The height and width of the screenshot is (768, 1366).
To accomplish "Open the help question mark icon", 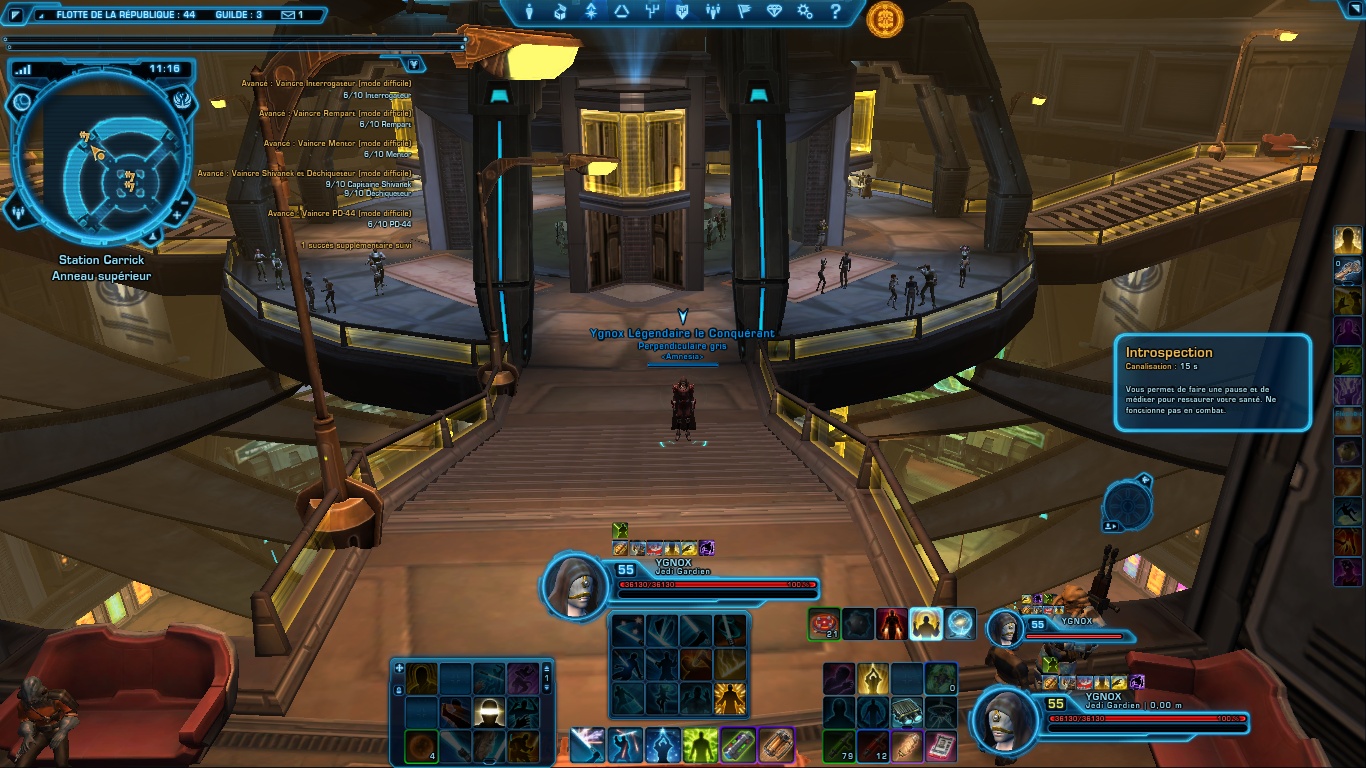I will [x=836, y=12].
